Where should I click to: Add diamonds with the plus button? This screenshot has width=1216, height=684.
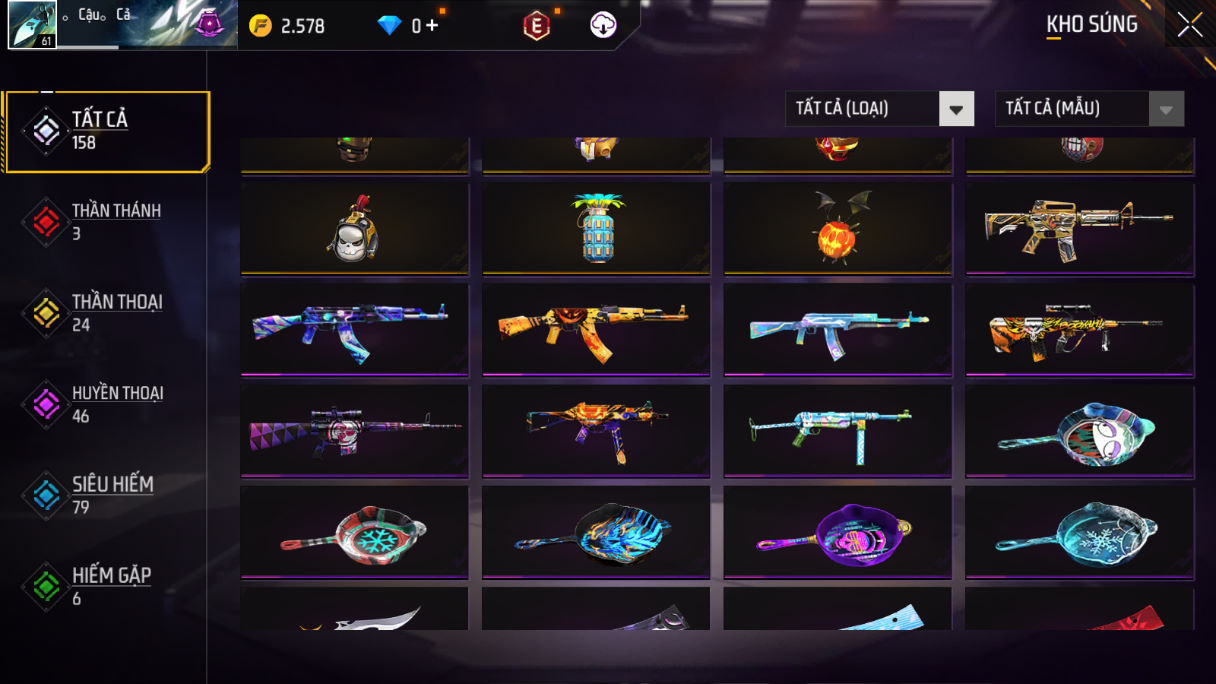tap(432, 26)
